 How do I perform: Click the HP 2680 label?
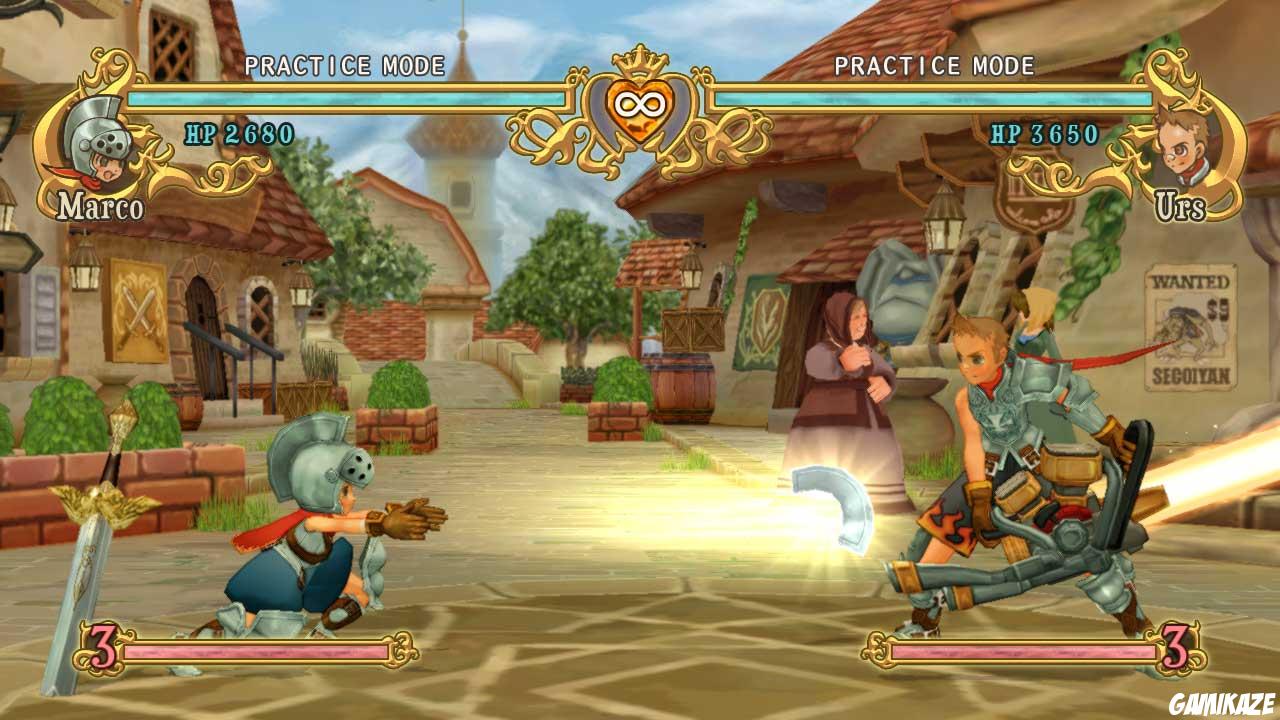(239, 131)
